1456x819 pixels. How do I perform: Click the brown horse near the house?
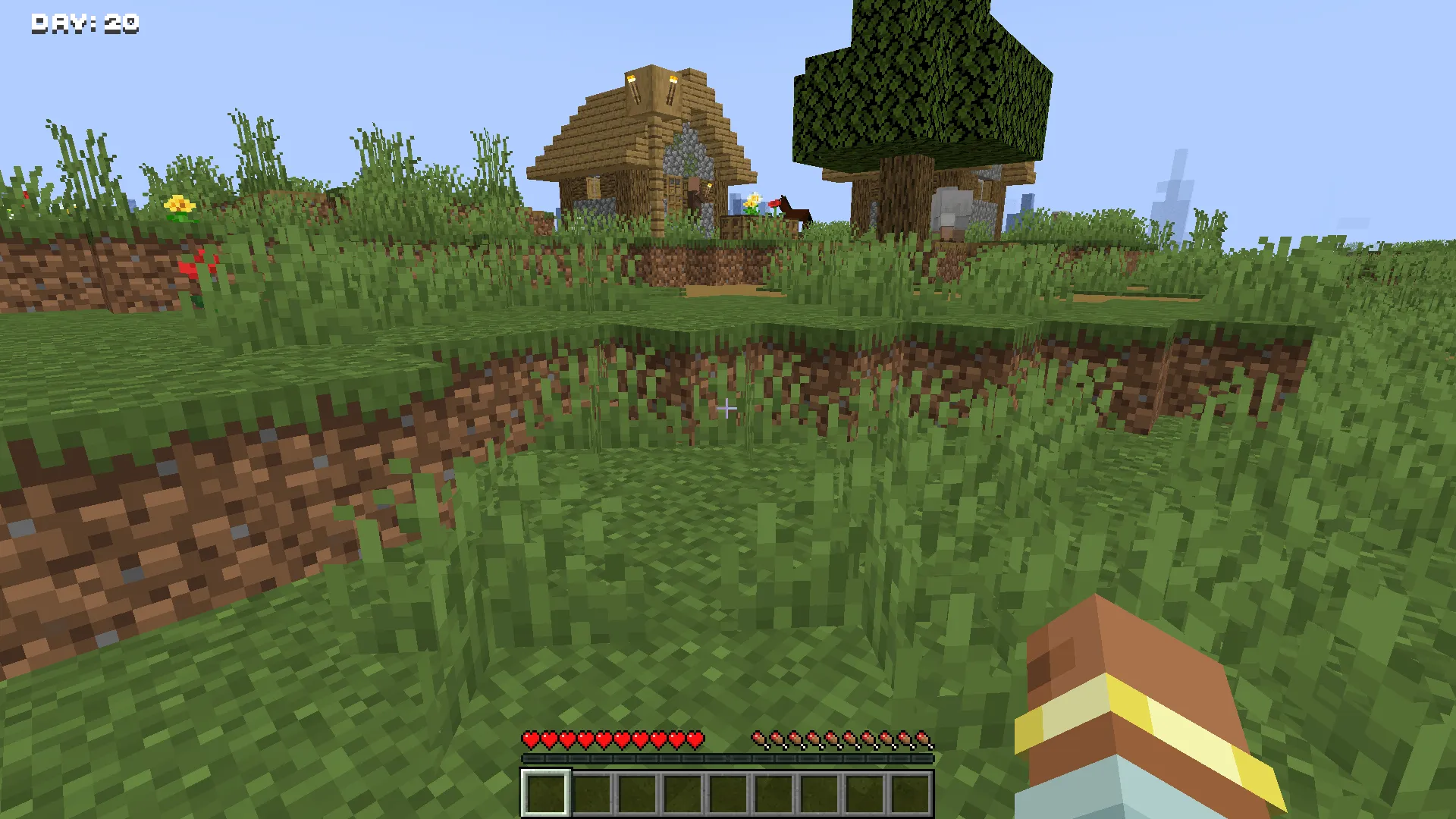[x=798, y=215]
